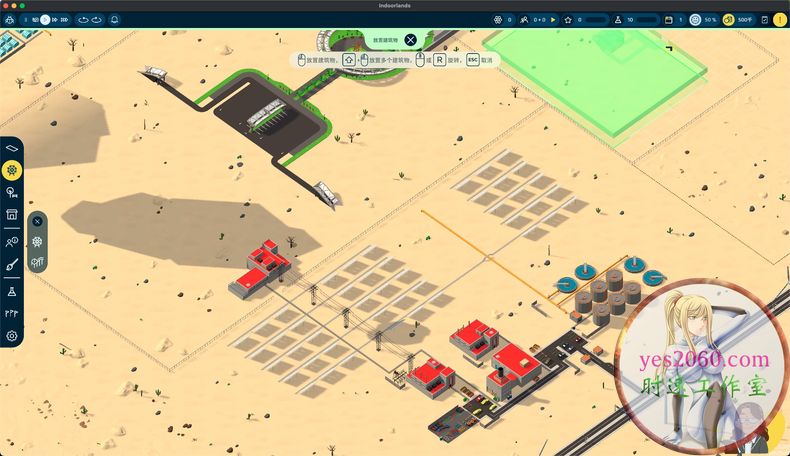Screen dimensions: 790x456
Task: Select the highlighted ferris wheel rides category
Action: coord(12,170)
